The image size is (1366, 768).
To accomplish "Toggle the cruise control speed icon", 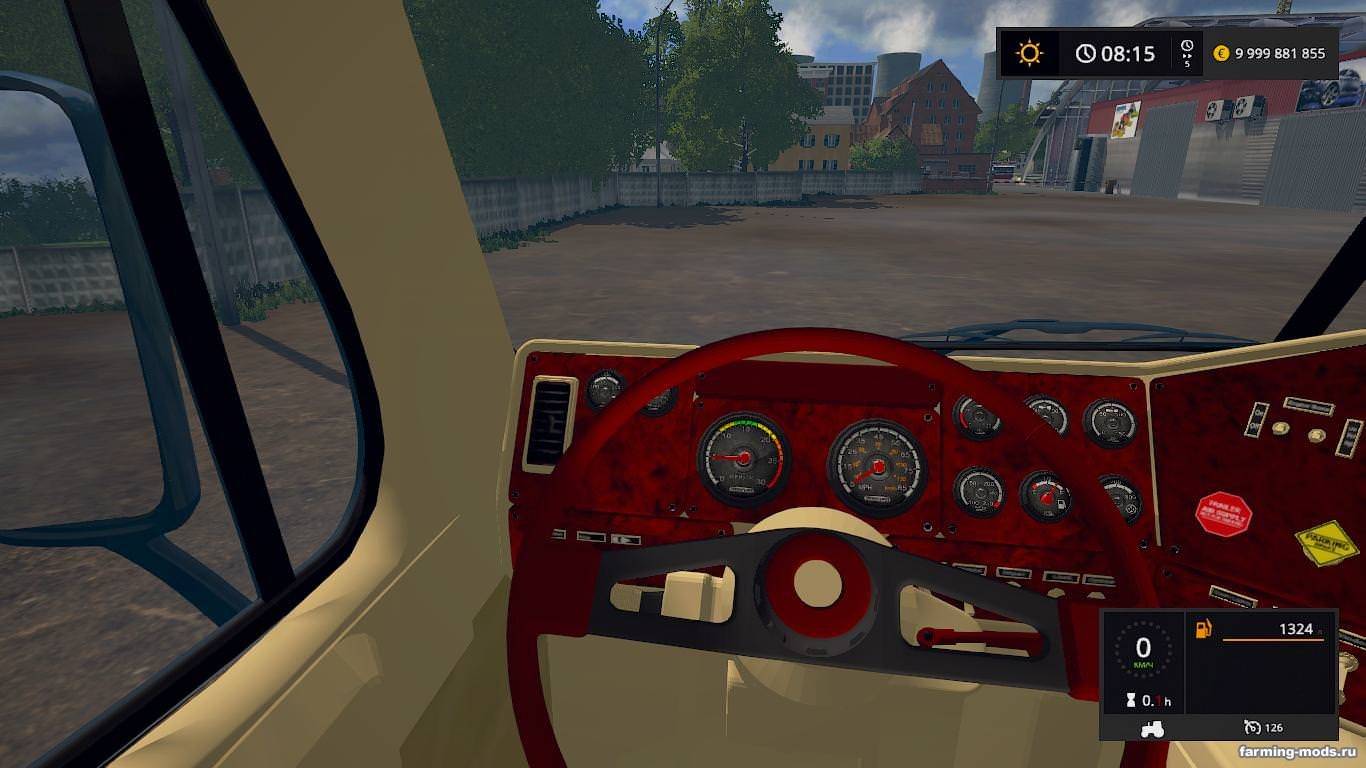I will tap(1251, 727).
